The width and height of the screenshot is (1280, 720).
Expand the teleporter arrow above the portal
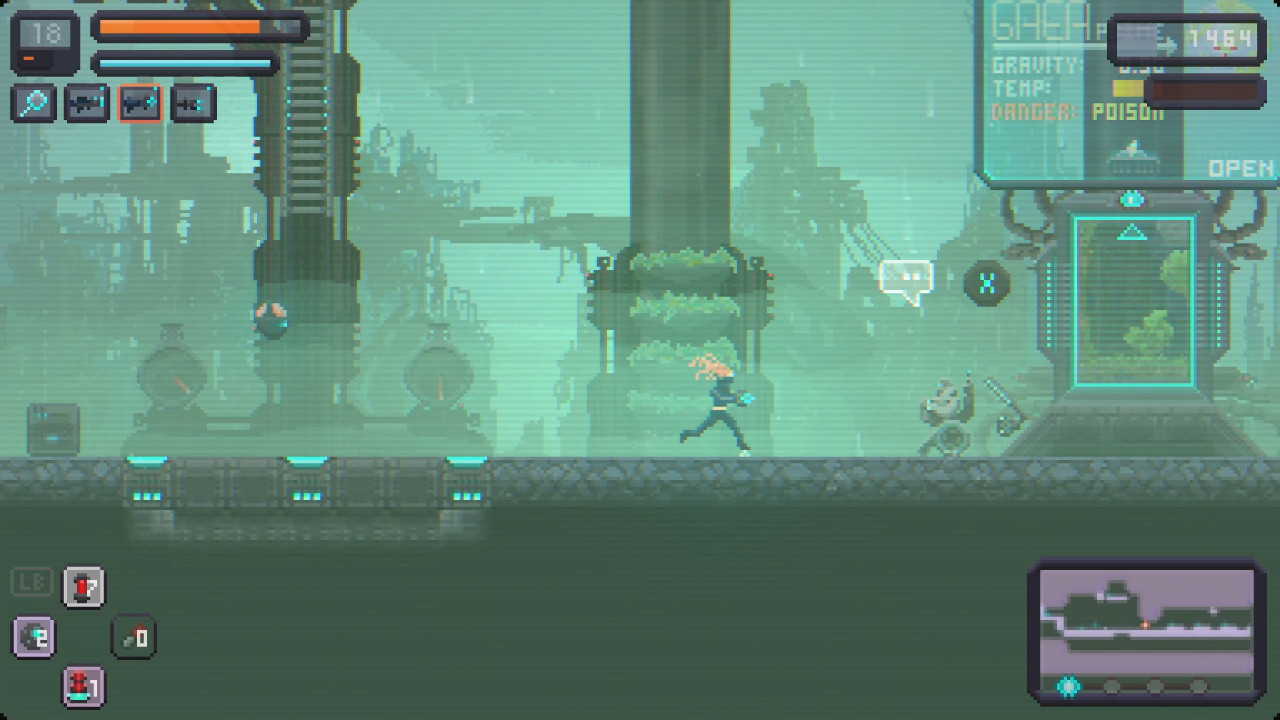1131,232
